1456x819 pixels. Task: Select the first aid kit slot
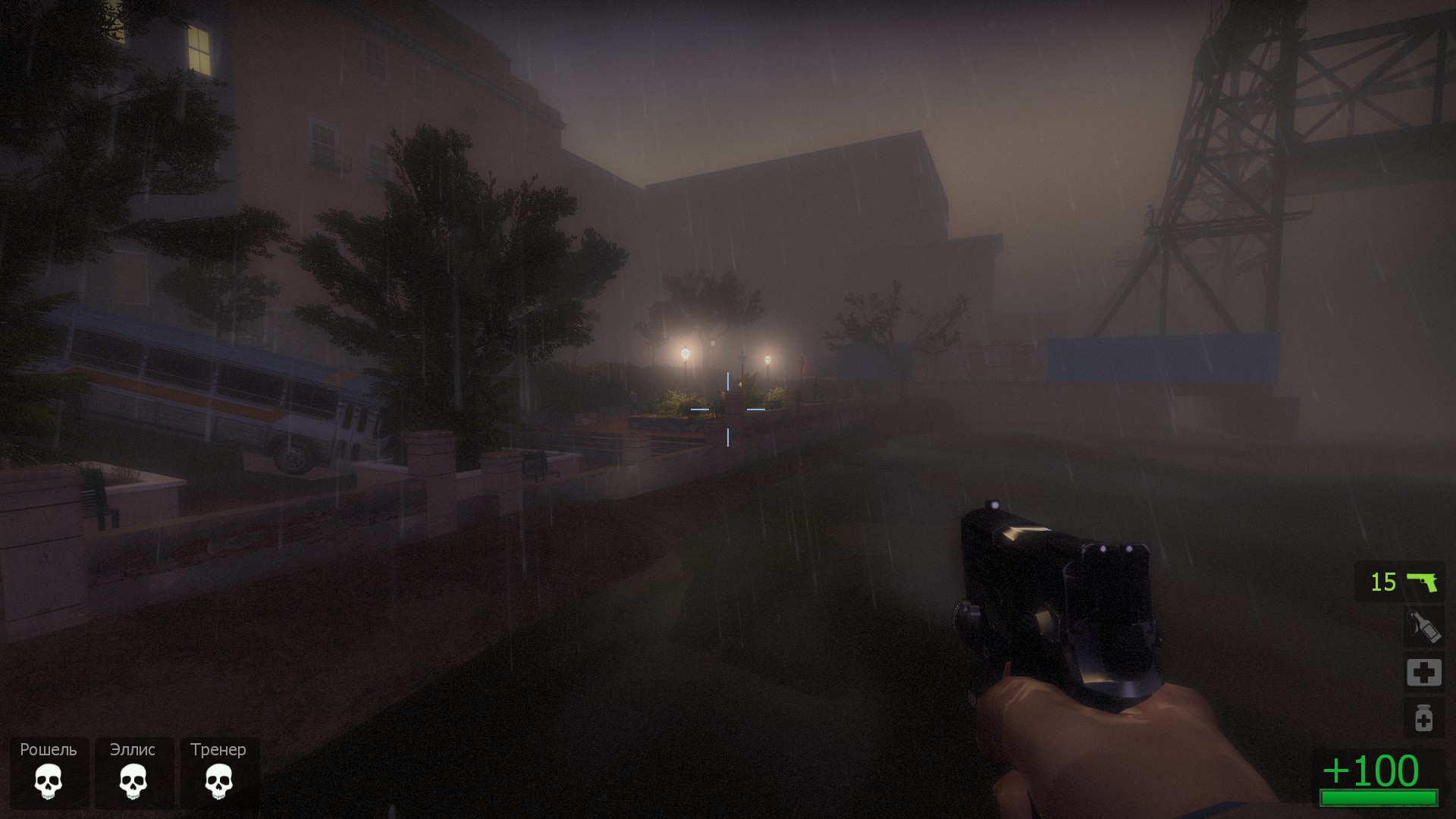coord(1423,673)
